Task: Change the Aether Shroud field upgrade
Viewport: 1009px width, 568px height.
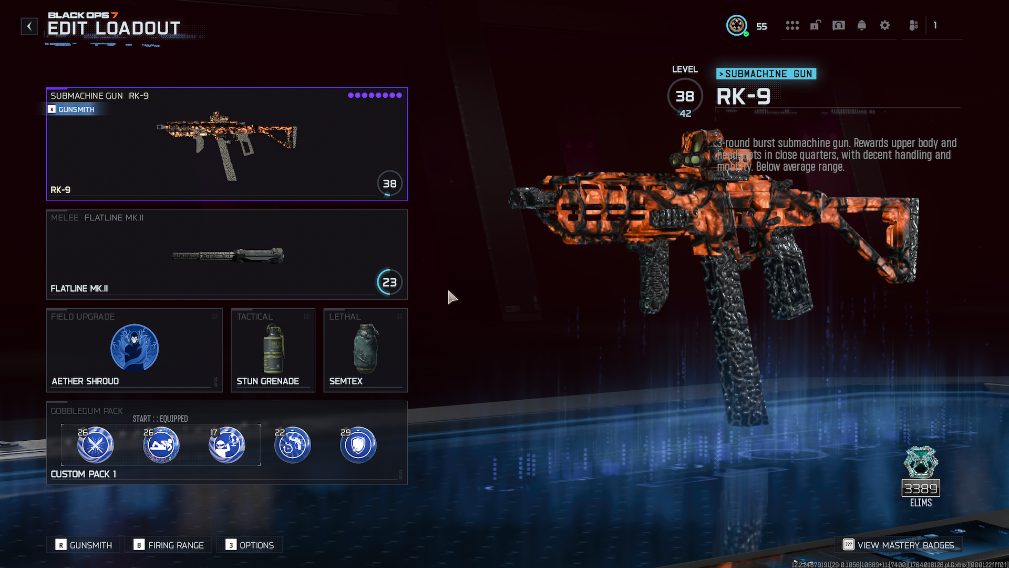Action: point(134,349)
